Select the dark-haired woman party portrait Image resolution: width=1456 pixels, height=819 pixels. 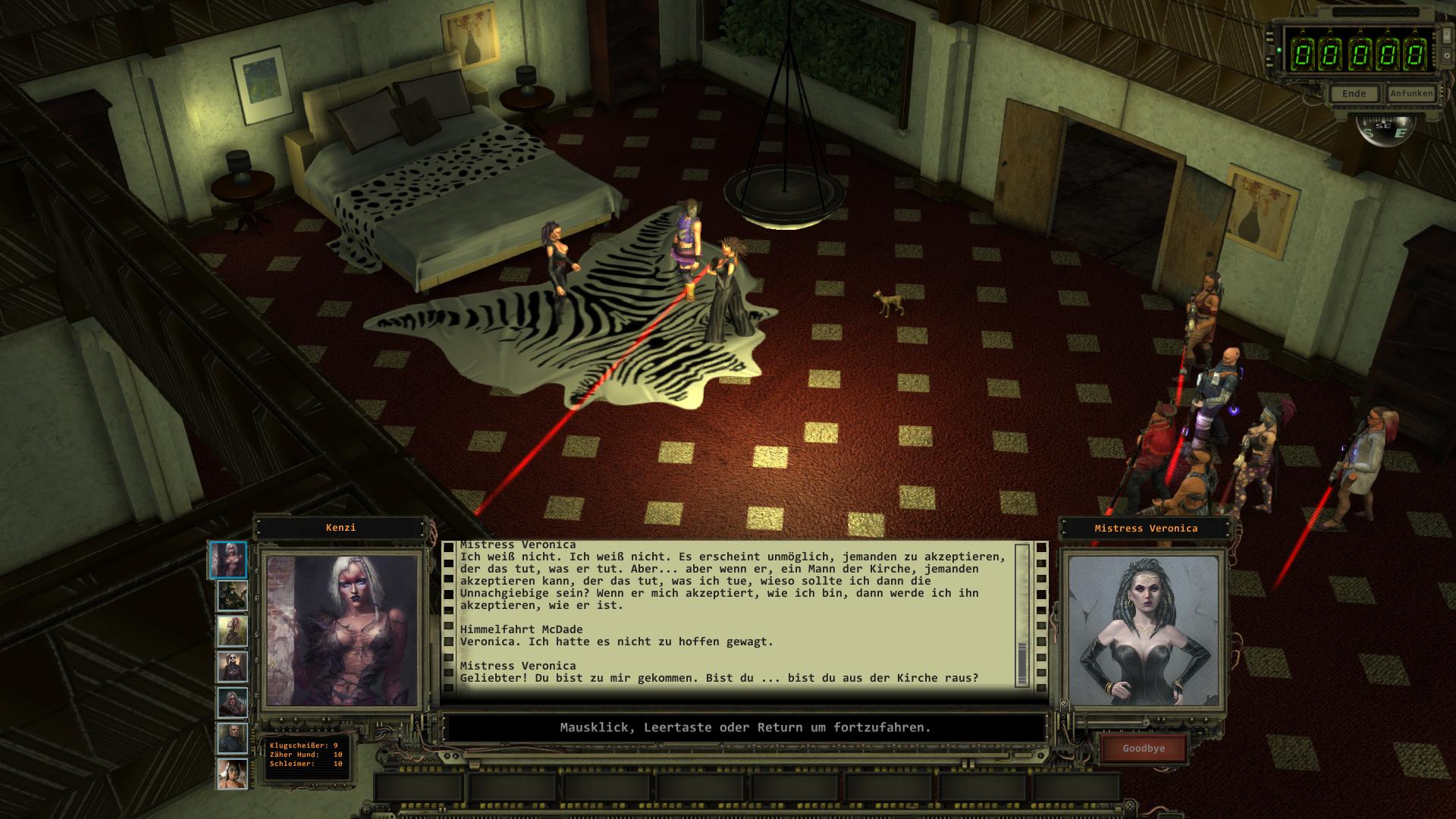(232, 774)
